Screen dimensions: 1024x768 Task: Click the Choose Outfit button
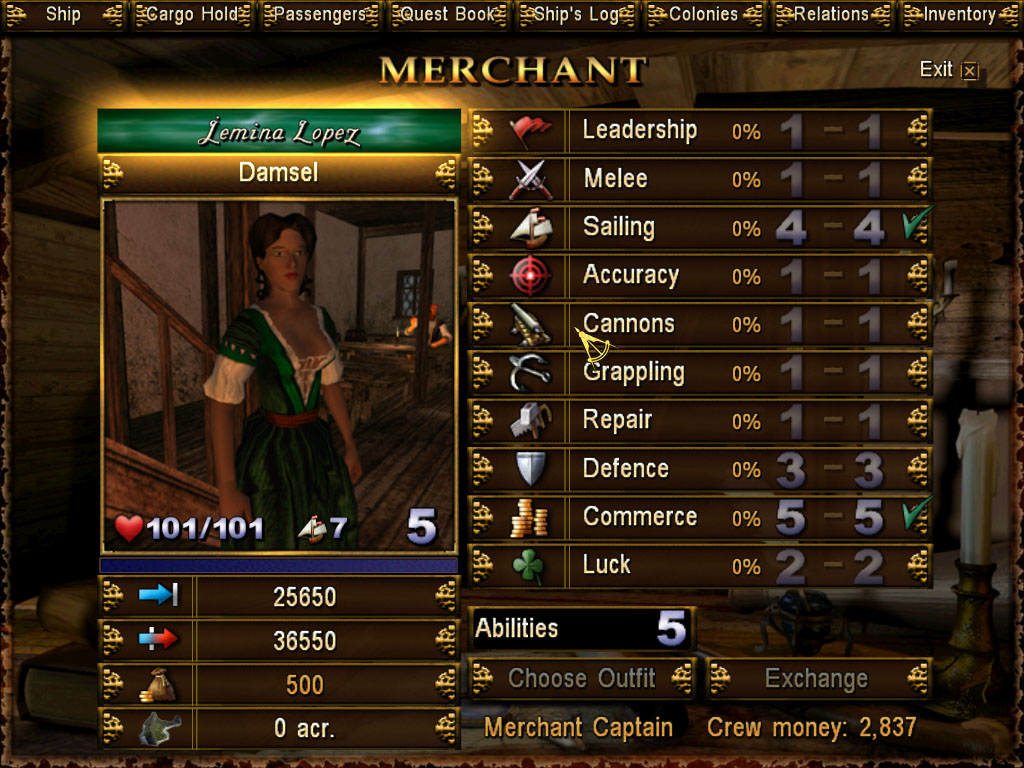582,678
